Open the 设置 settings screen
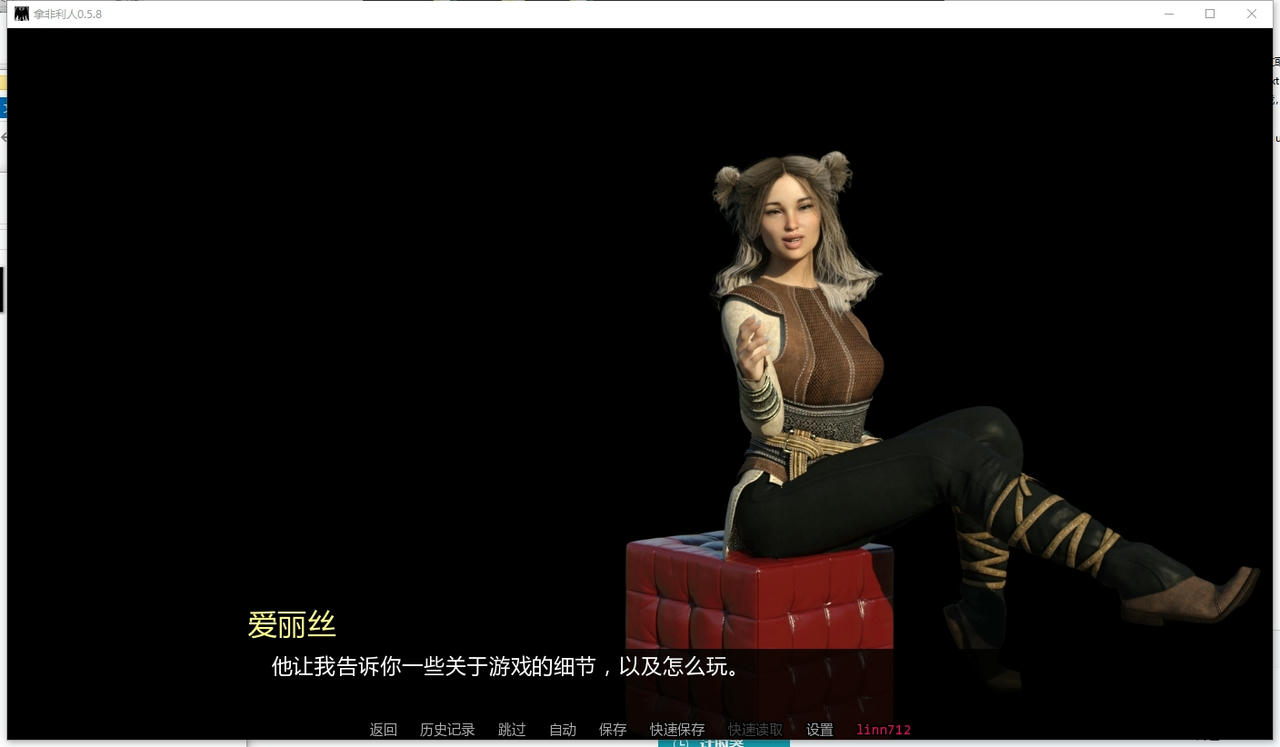Image resolution: width=1280 pixels, height=747 pixels. coord(820,729)
